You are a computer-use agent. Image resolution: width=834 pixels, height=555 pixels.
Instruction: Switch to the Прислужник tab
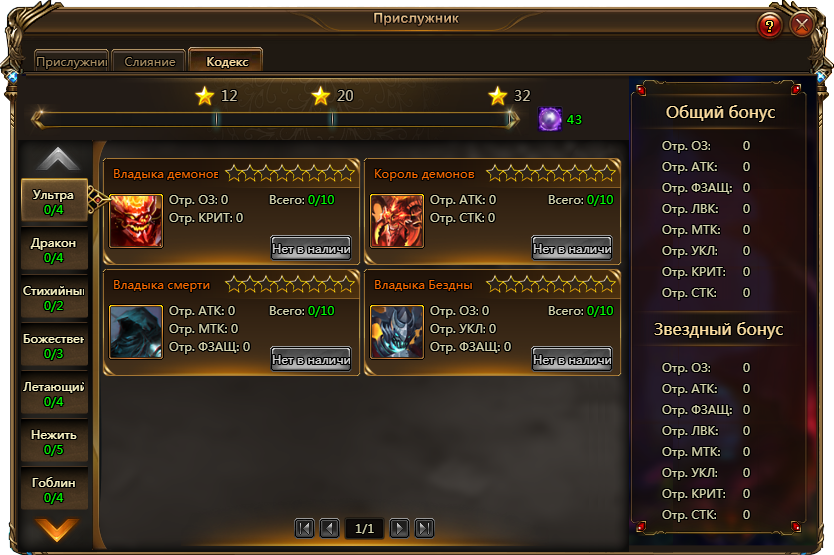pos(71,62)
